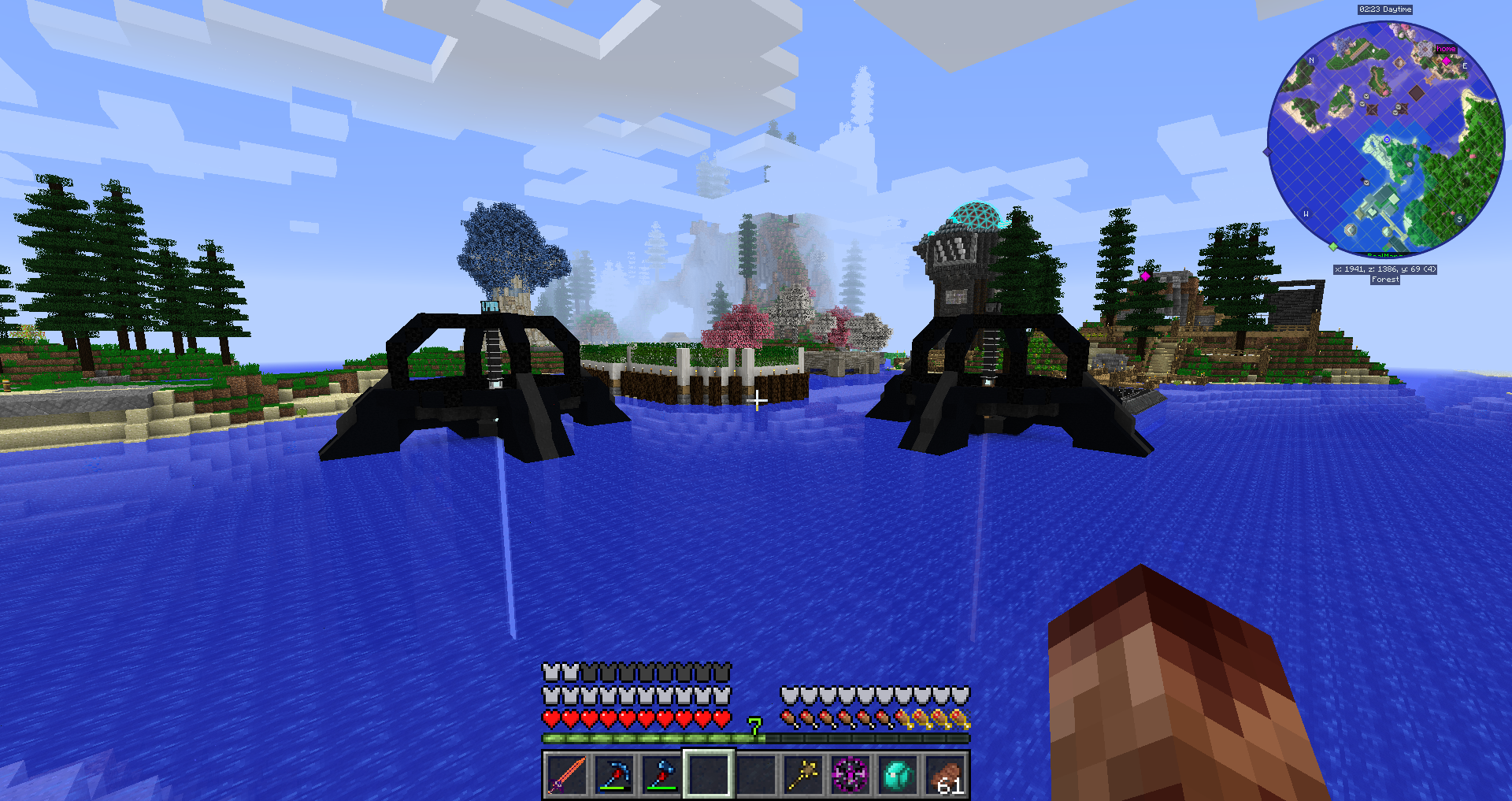Select the blue-headed pickaxe hotbar slot
The width and height of the screenshot is (1512, 801).
coord(614,775)
